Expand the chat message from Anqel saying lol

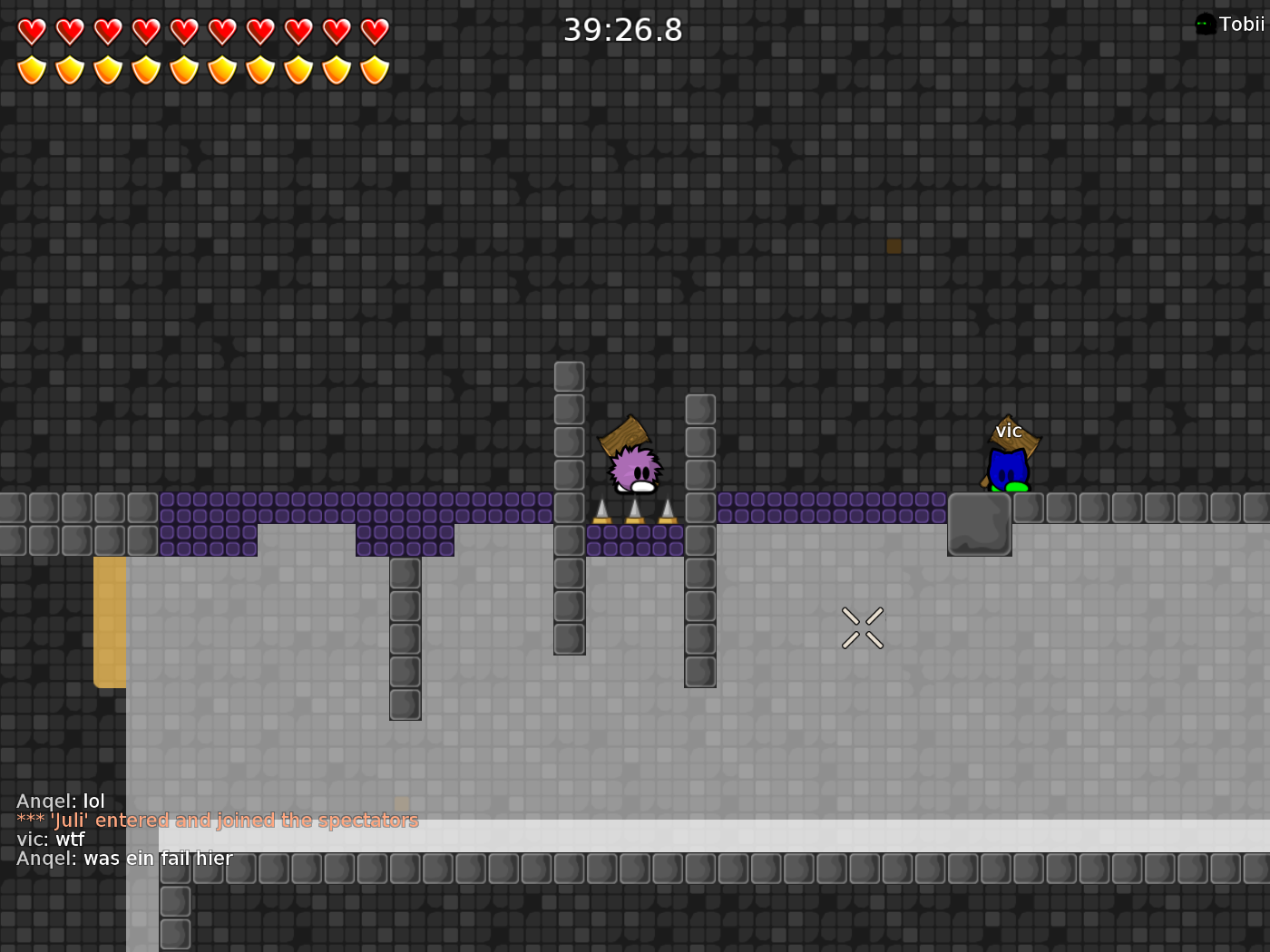60,801
